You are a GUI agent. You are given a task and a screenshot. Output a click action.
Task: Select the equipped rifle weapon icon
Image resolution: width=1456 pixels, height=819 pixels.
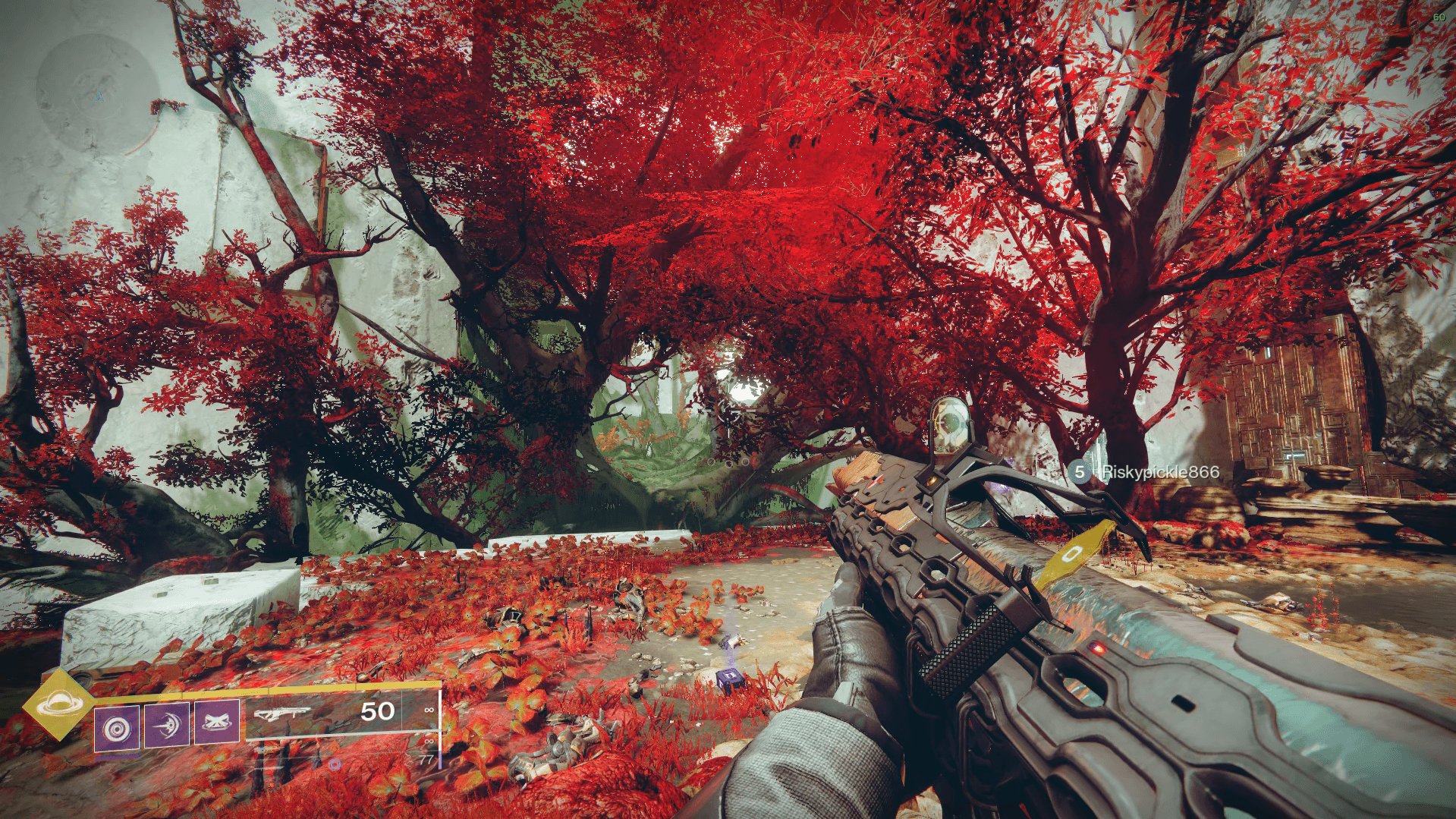pos(282,713)
